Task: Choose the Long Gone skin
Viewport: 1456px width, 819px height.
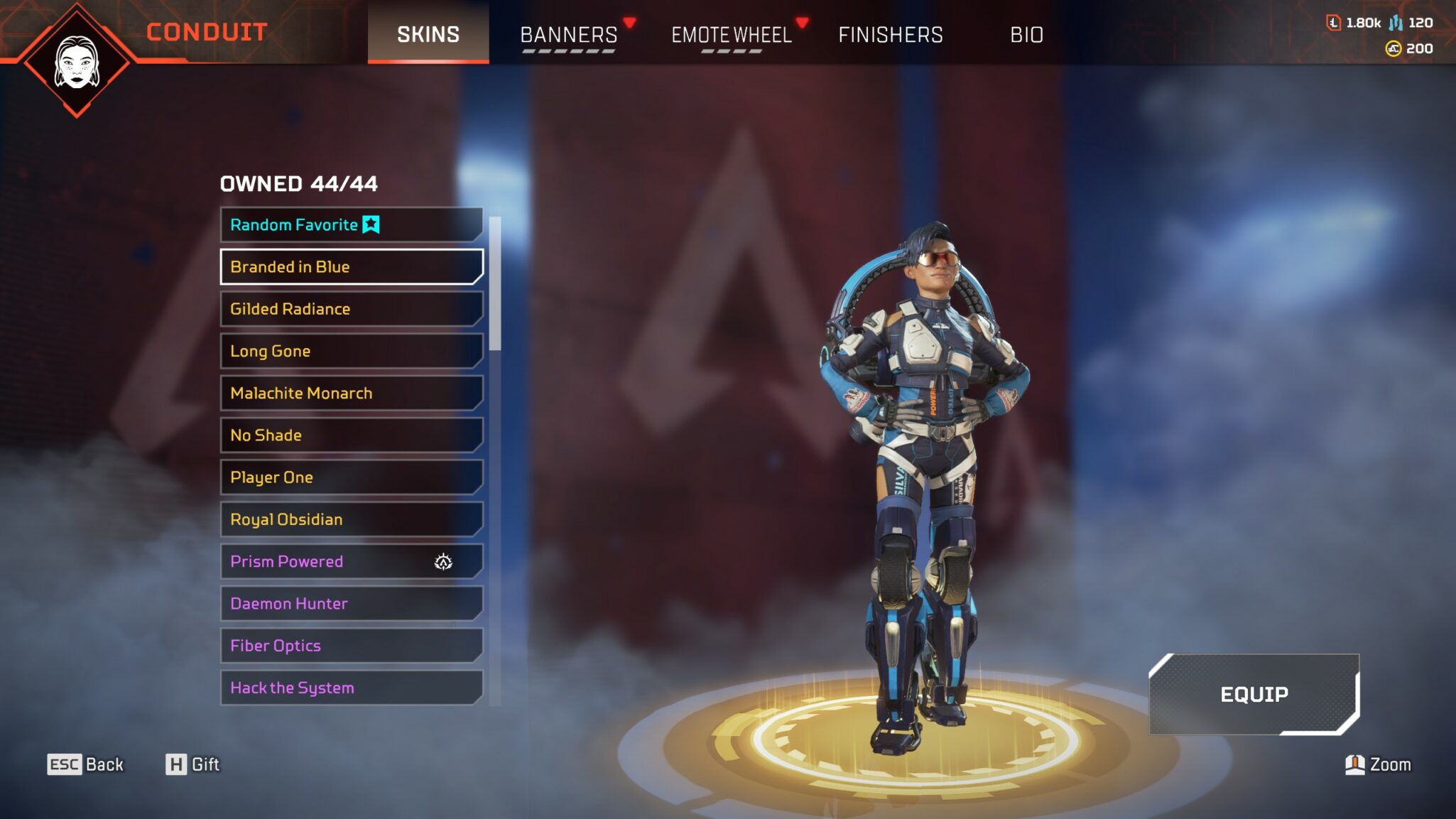Action: click(351, 351)
